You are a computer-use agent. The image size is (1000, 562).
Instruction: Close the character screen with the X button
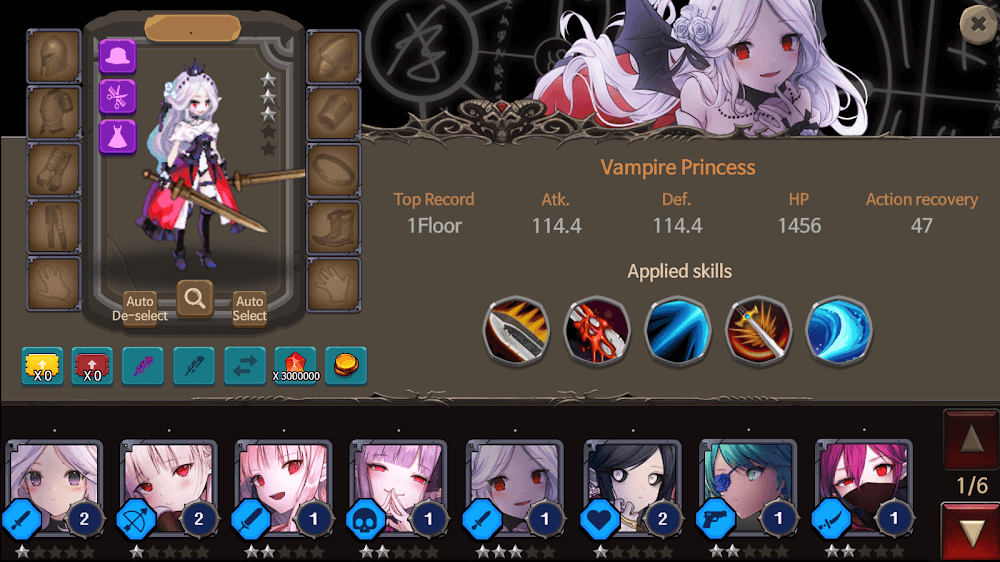click(x=977, y=24)
